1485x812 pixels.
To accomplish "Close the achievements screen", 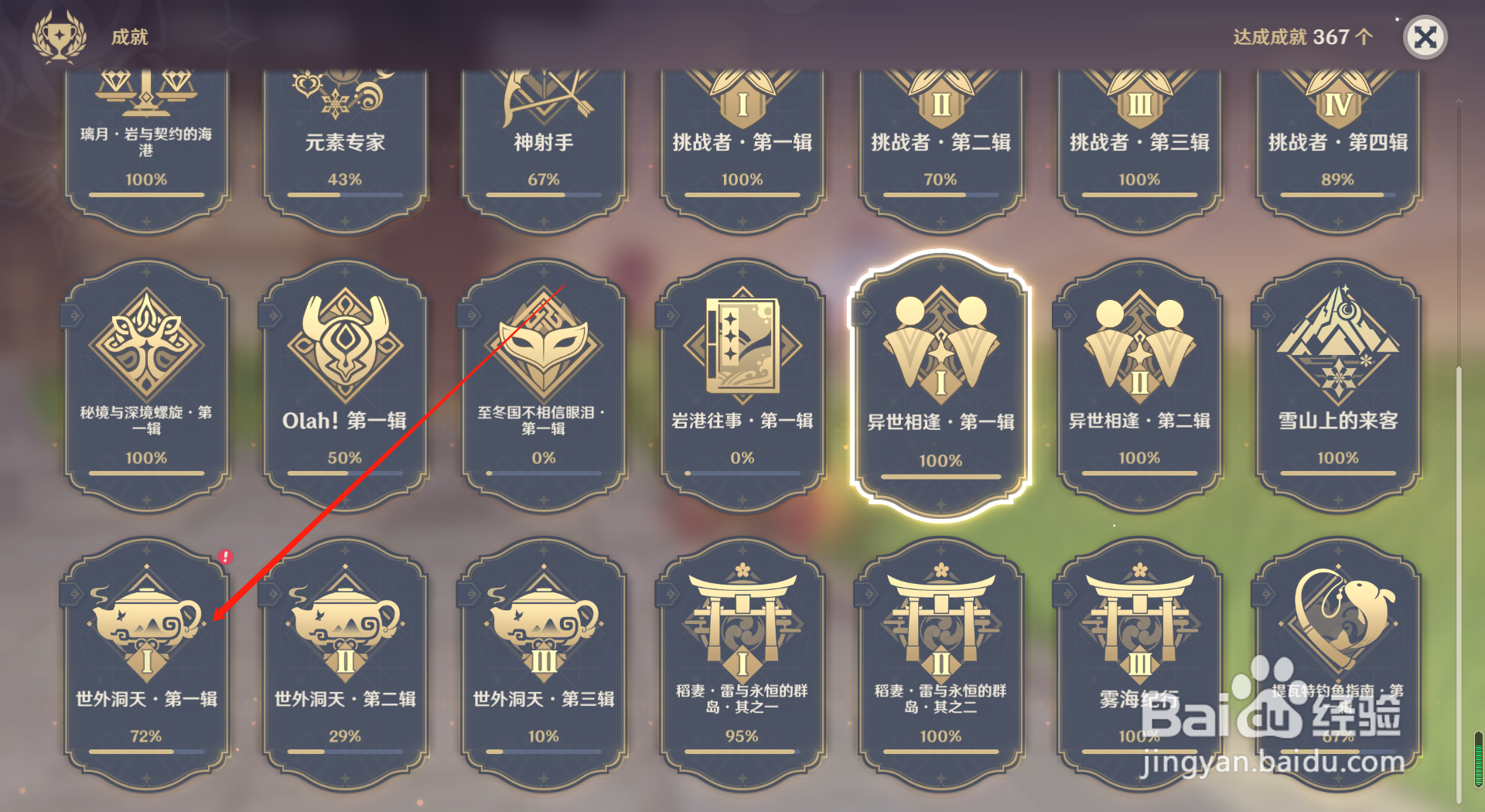I will [x=1425, y=36].
